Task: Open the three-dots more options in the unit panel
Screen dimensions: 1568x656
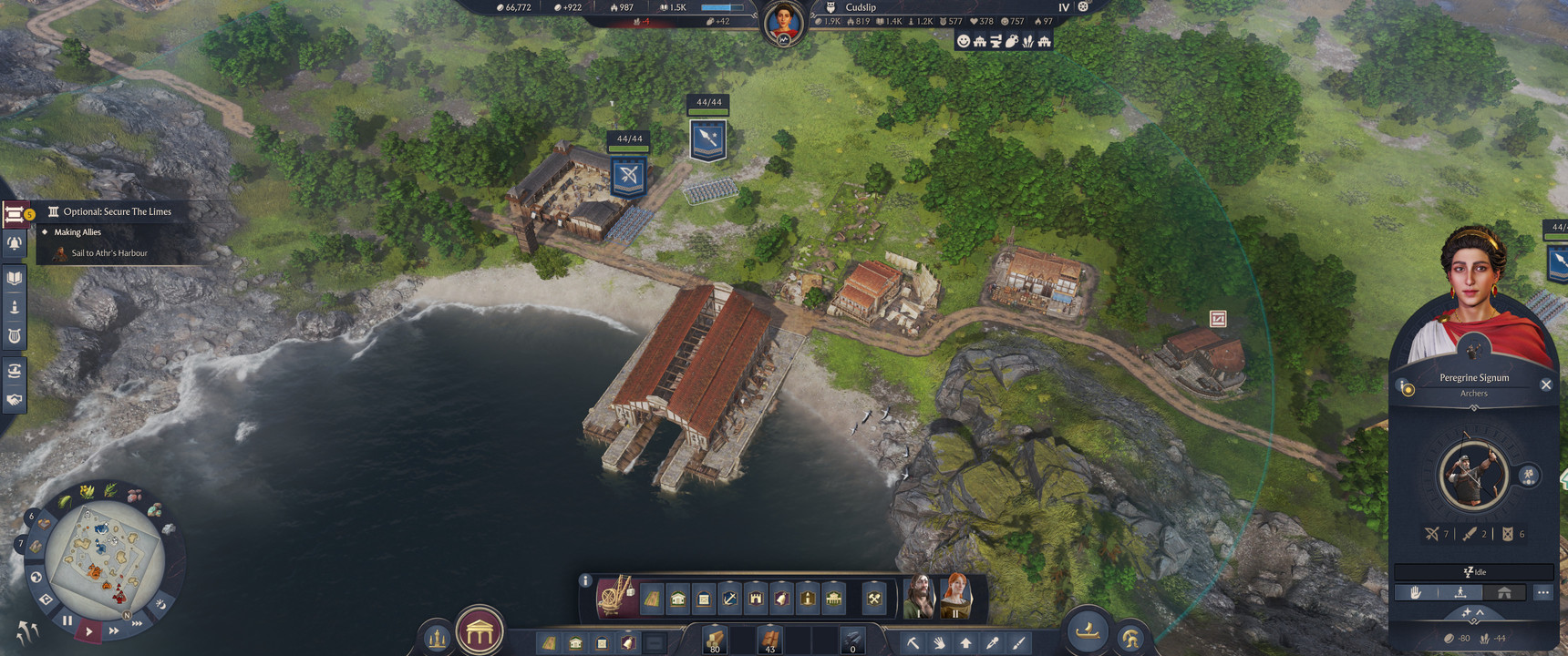Action: pos(1542,592)
